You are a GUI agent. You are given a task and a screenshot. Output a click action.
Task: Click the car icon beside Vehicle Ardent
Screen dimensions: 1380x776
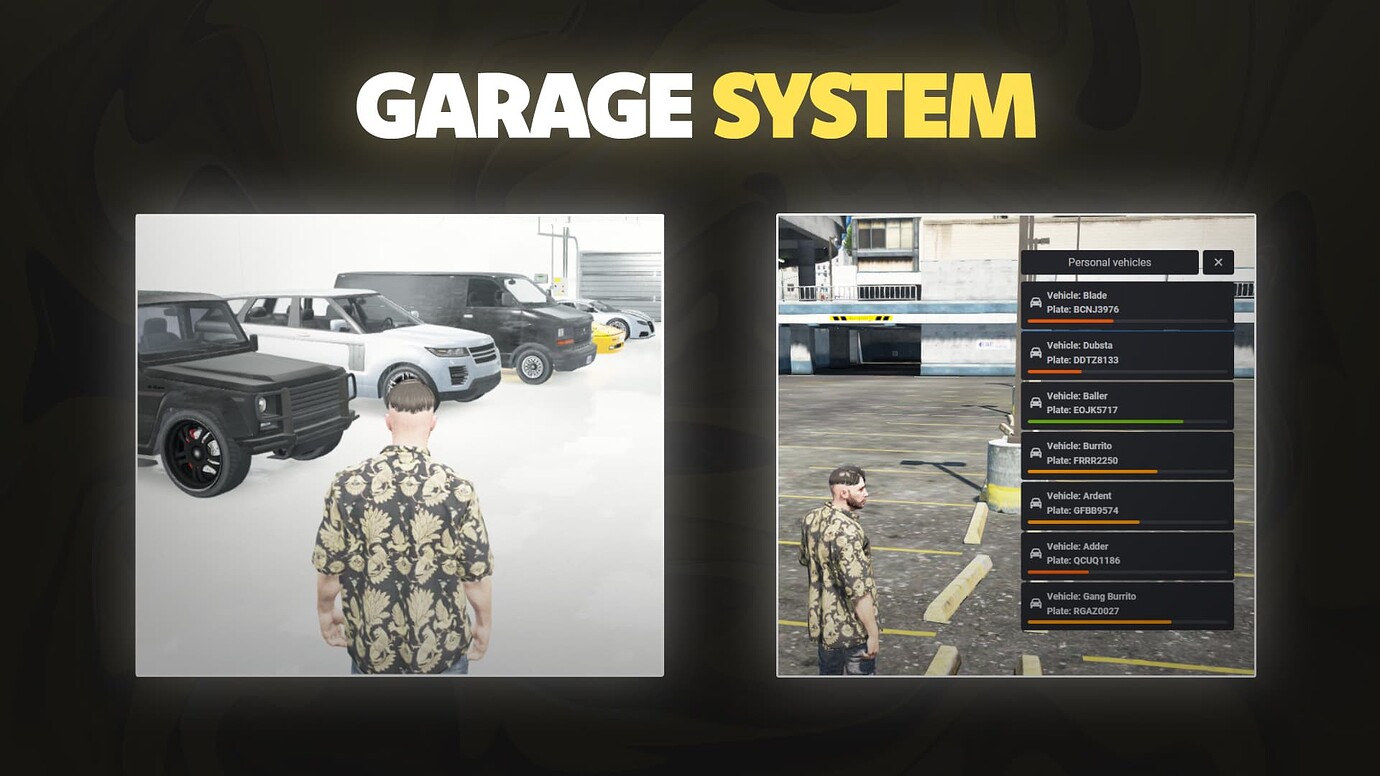pyautogui.click(x=1034, y=502)
